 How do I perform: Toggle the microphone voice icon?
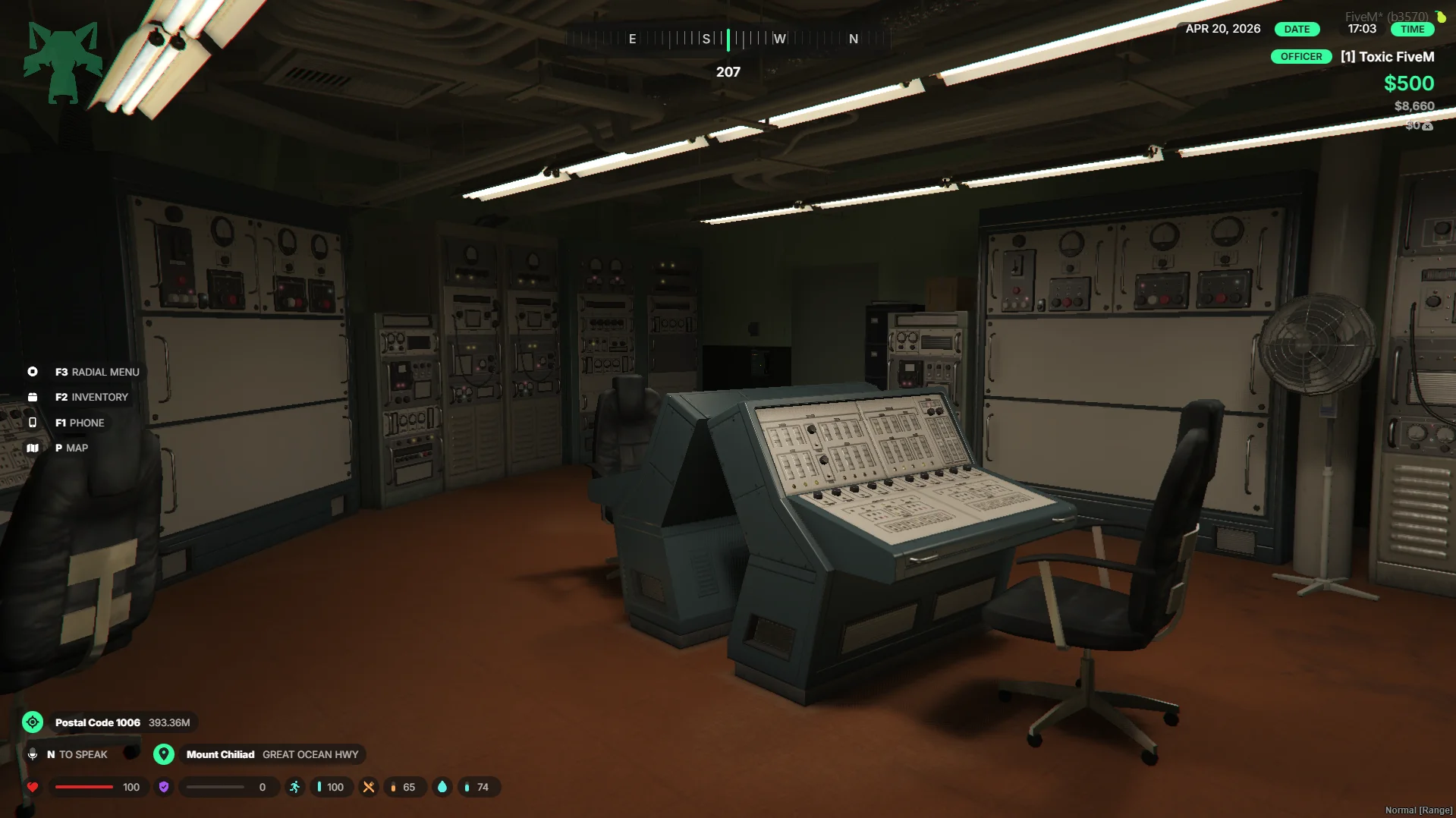click(33, 754)
